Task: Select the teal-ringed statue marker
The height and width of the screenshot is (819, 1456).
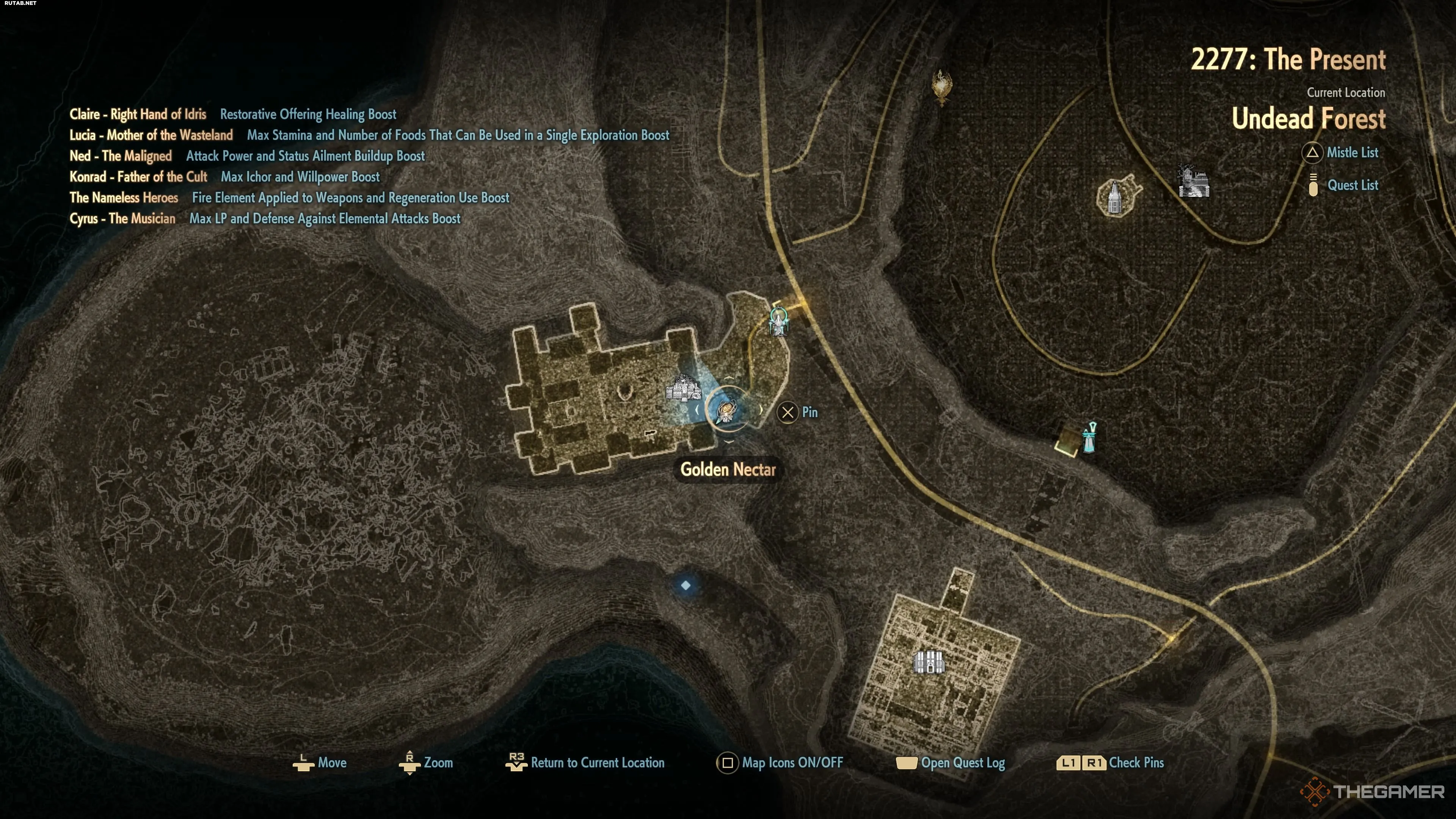Action: (779, 322)
